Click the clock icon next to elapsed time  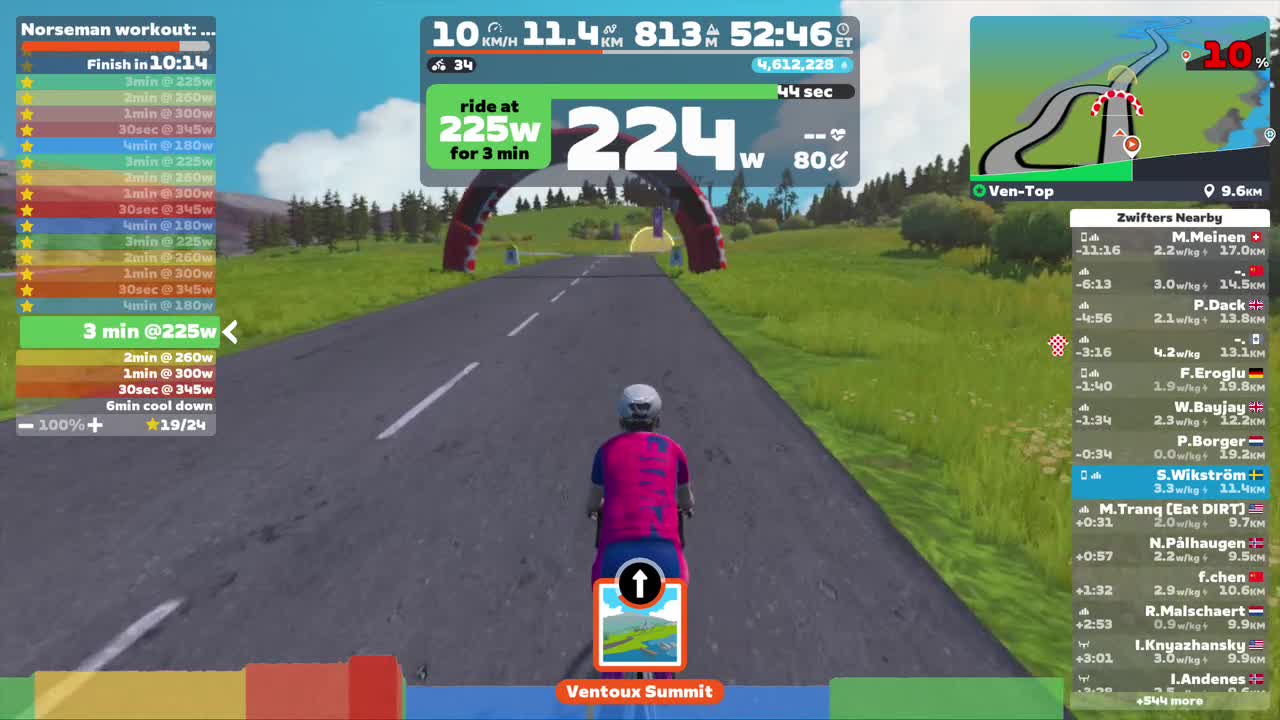click(843, 30)
